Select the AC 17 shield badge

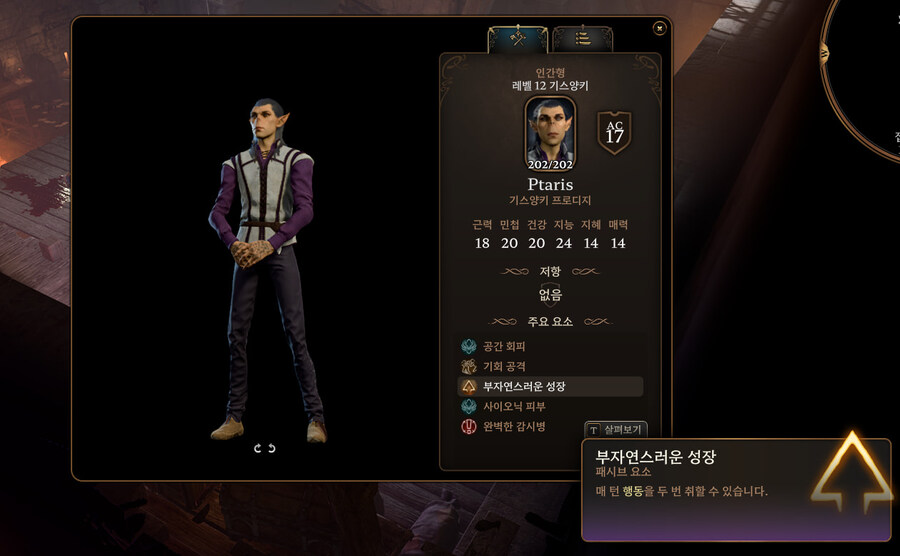click(x=614, y=133)
